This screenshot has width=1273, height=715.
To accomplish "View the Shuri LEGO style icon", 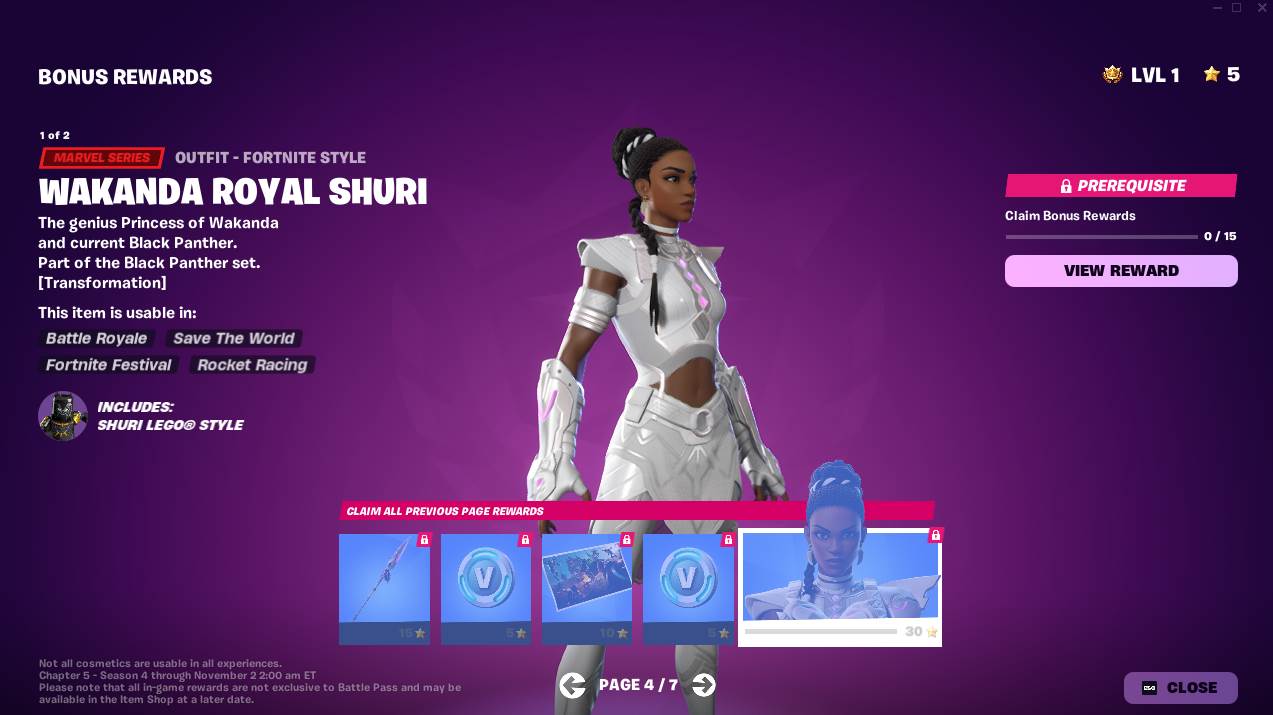I will pos(63,416).
